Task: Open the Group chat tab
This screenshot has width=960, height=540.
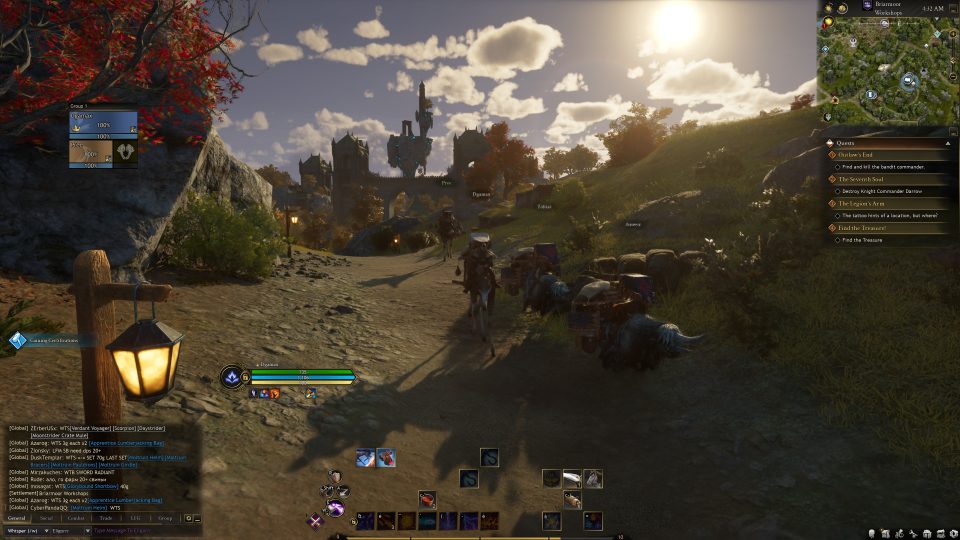Action: pyautogui.click(x=165, y=518)
